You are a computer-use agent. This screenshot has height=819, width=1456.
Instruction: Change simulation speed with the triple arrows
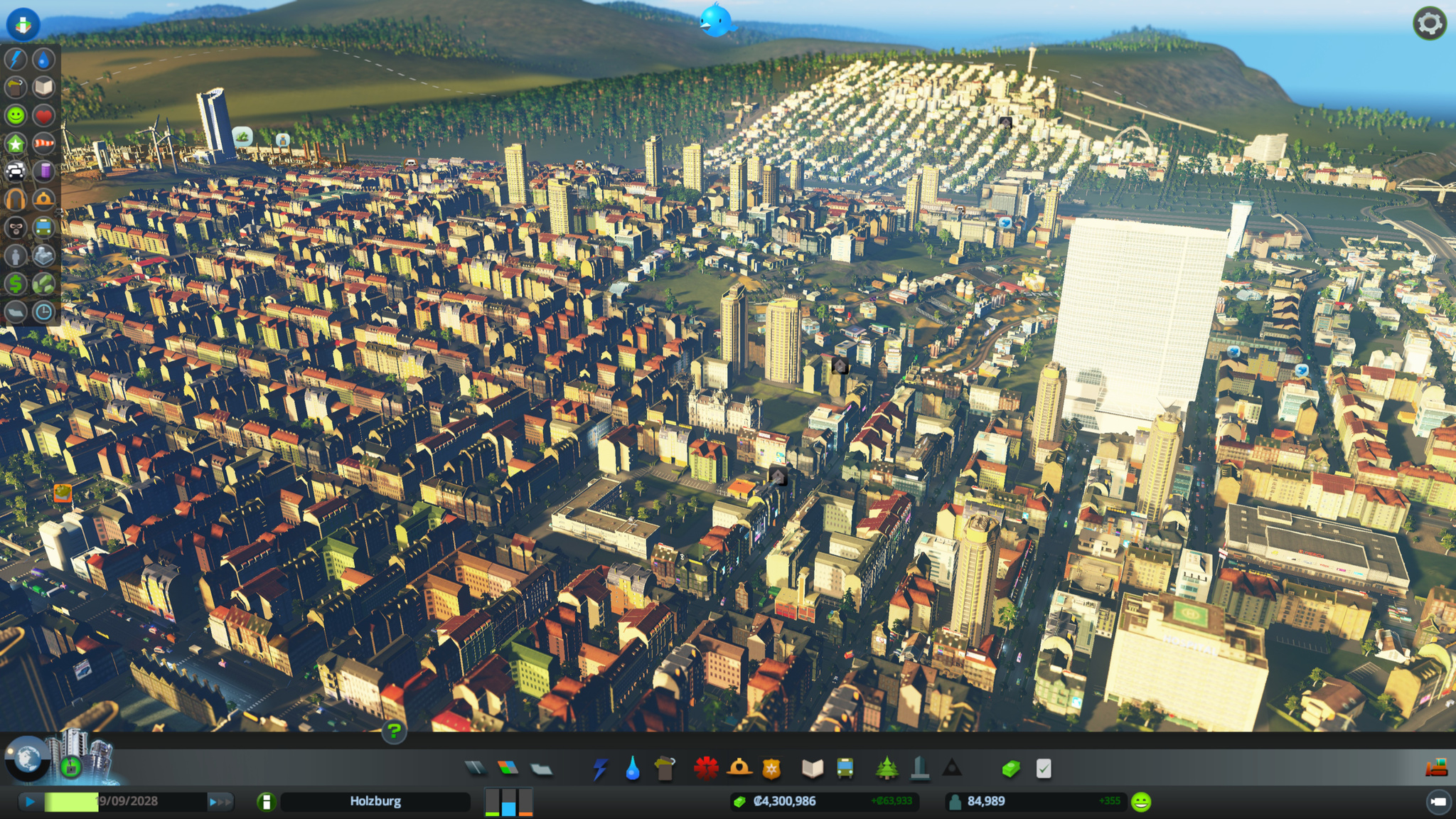click(220, 802)
